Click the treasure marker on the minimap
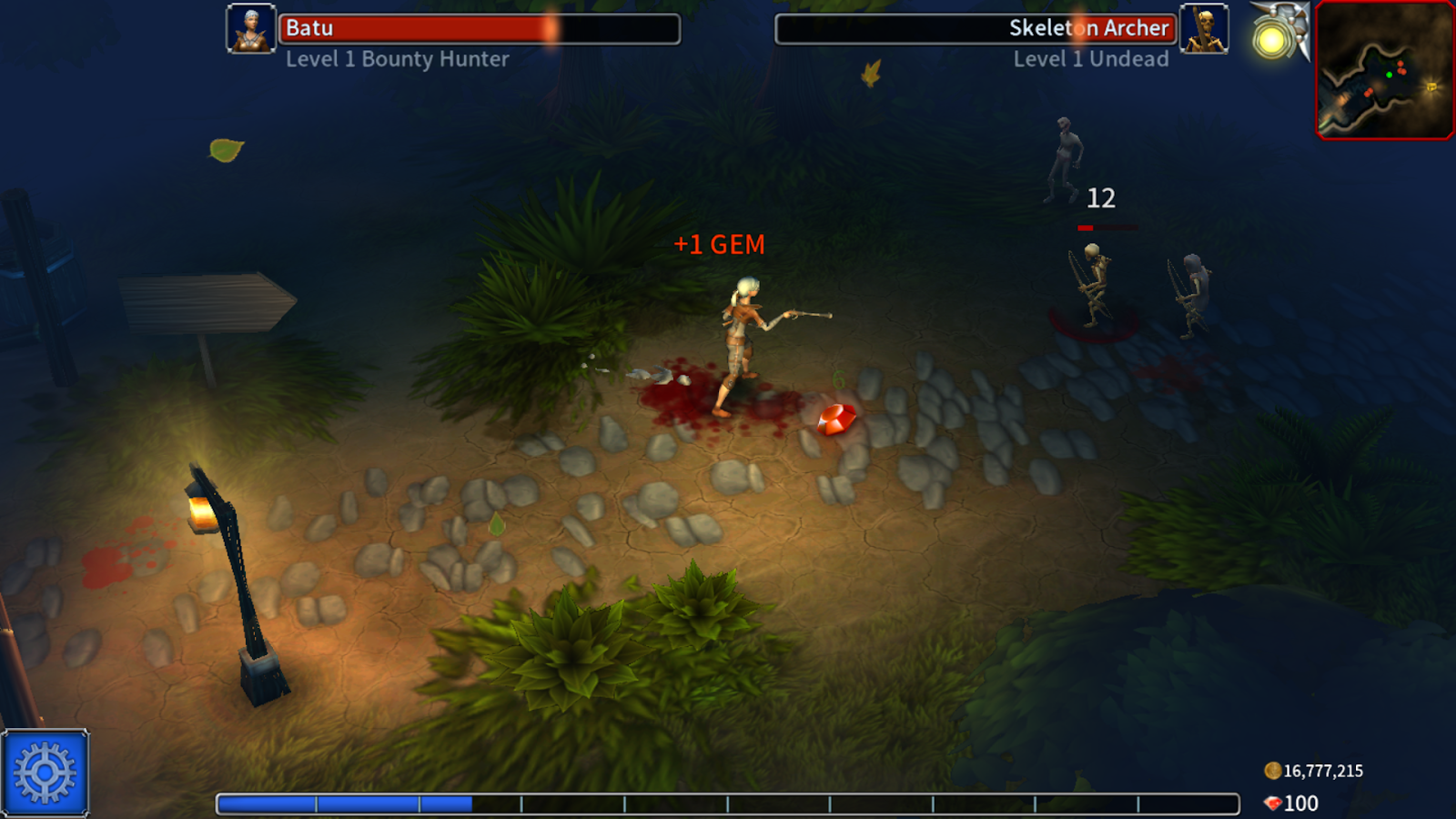The height and width of the screenshot is (819, 1456). click(1431, 86)
